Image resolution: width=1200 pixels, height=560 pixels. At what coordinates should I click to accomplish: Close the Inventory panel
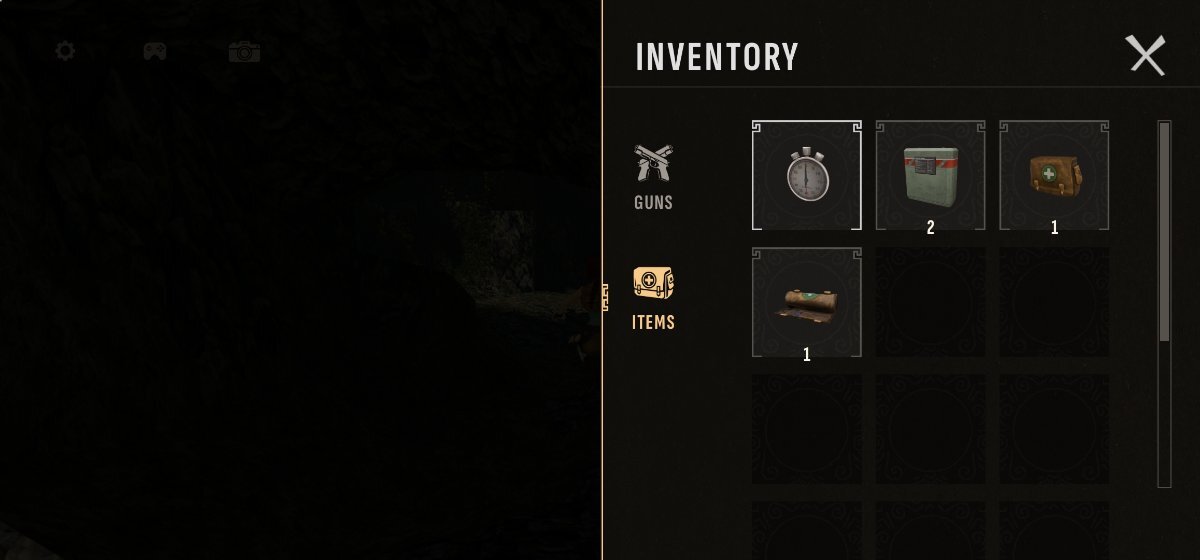coord(1146,55)
